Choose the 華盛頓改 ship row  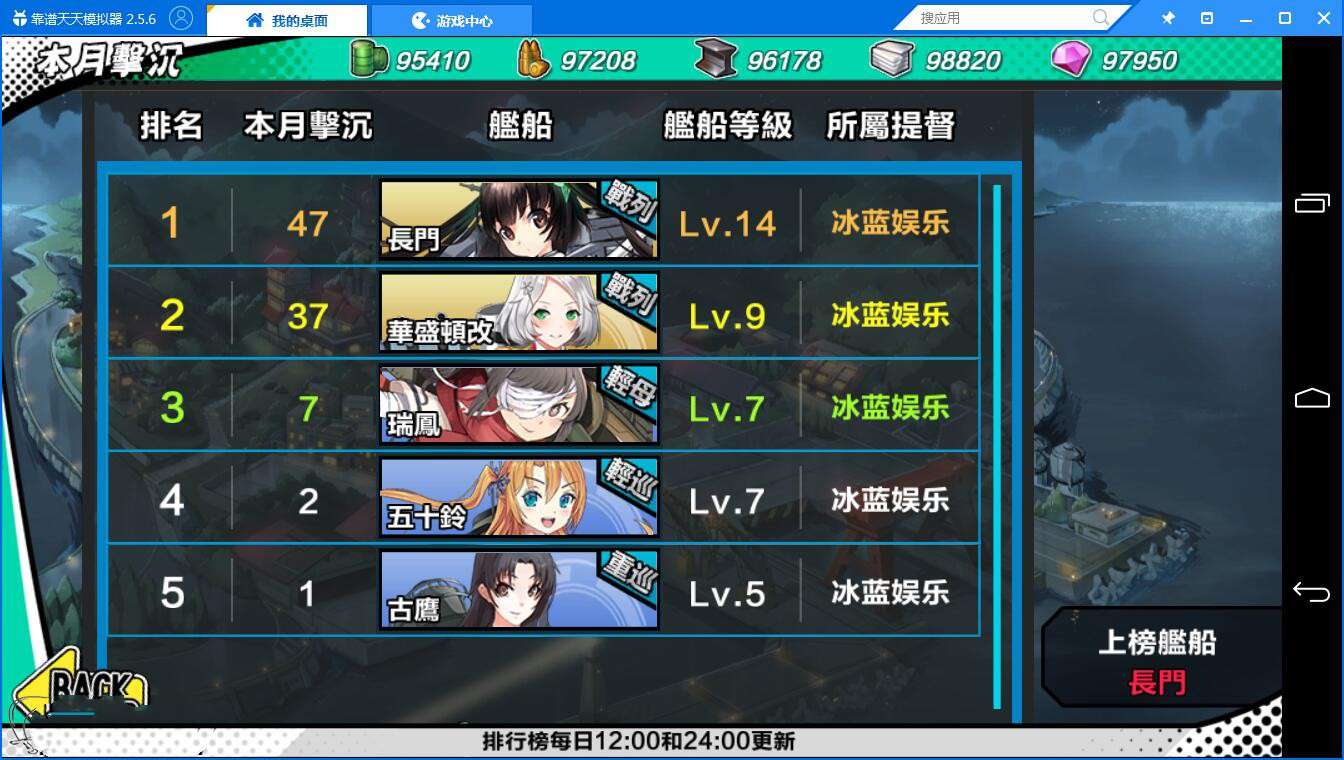click(543, 313)
